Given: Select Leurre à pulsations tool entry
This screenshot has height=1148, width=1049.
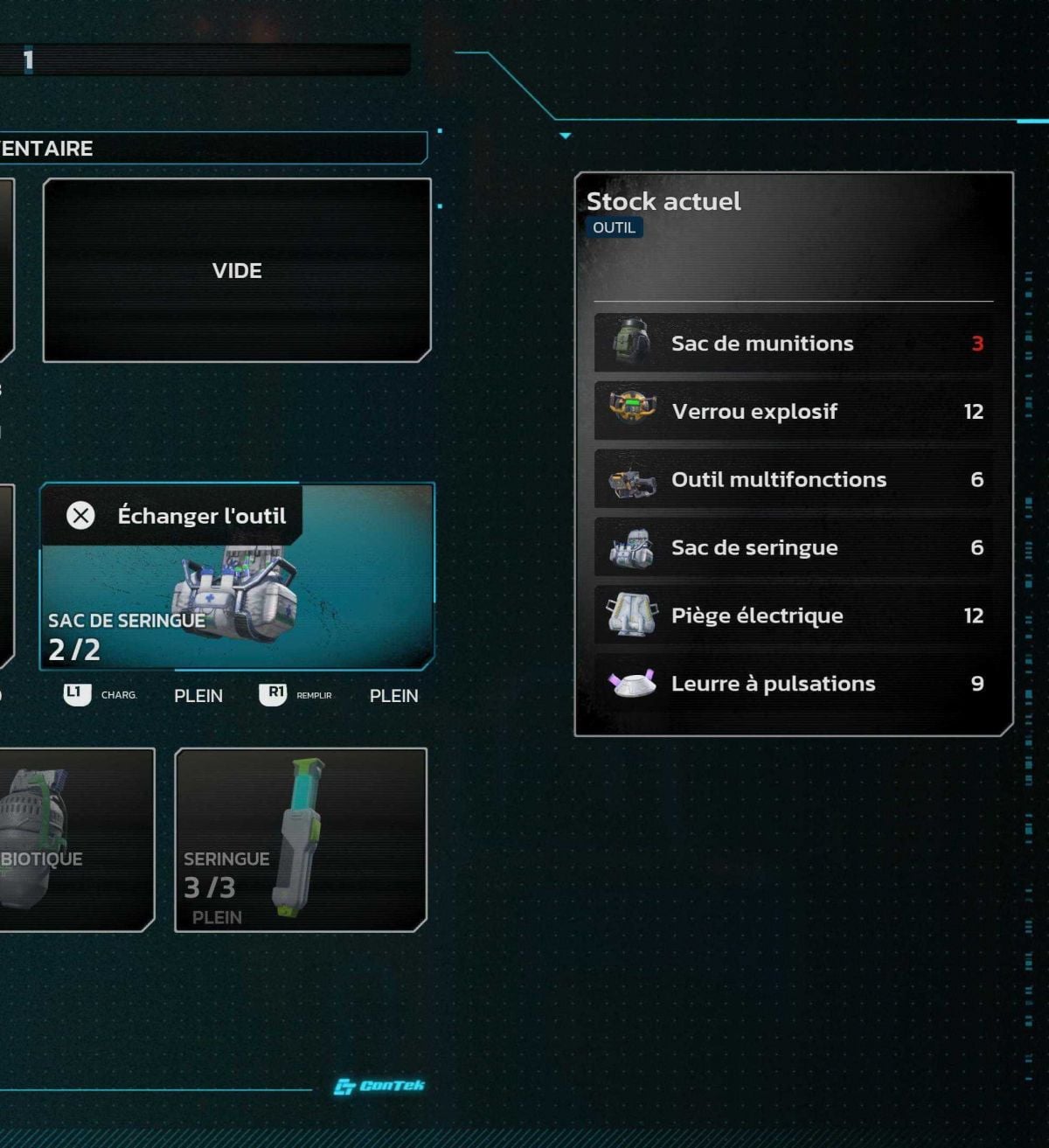Looking at the screenshot, I should [793, 684].
